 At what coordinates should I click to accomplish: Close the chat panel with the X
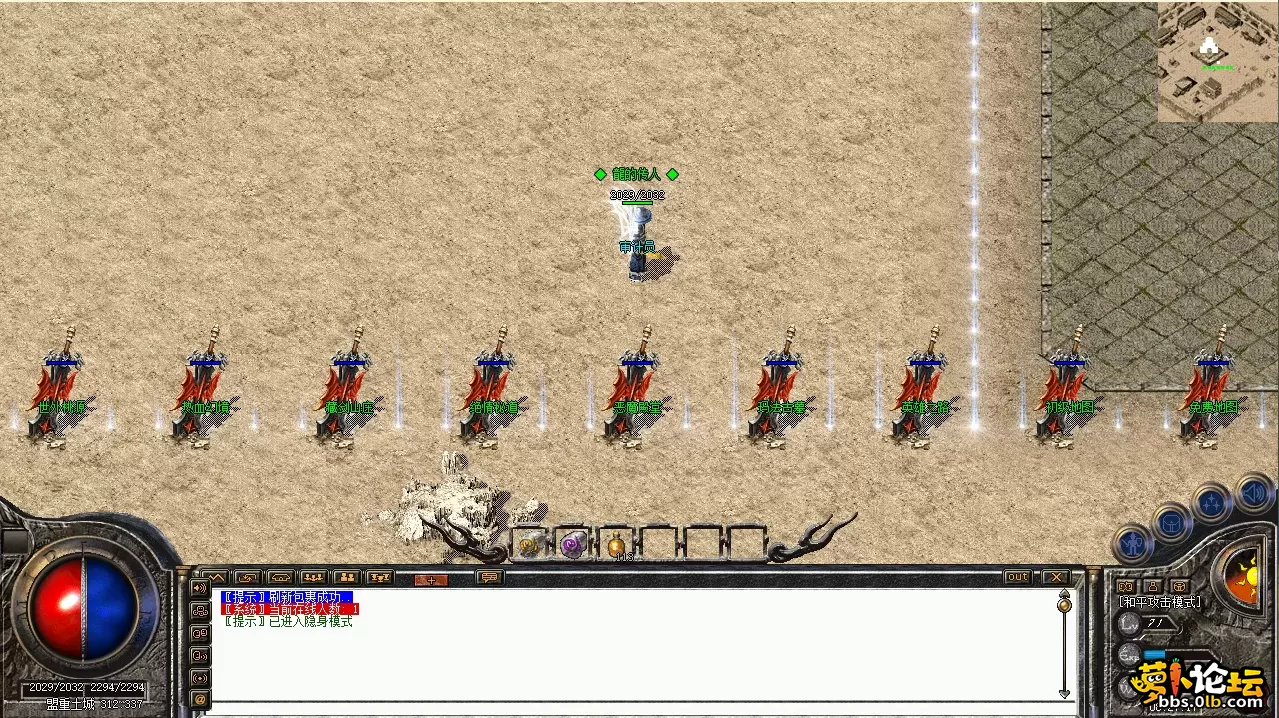pos(1055,577)
